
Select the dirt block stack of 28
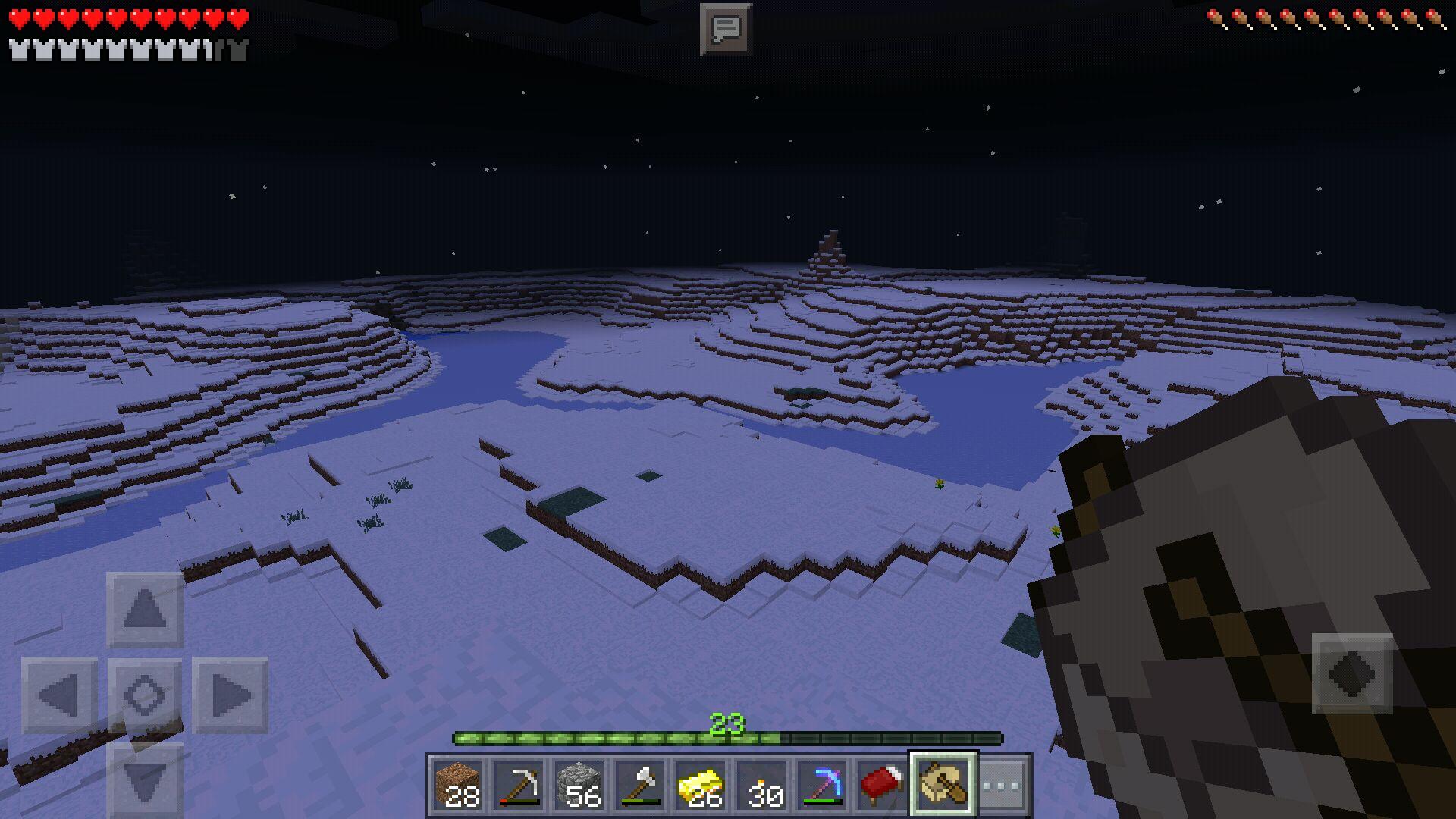point(458,785)
